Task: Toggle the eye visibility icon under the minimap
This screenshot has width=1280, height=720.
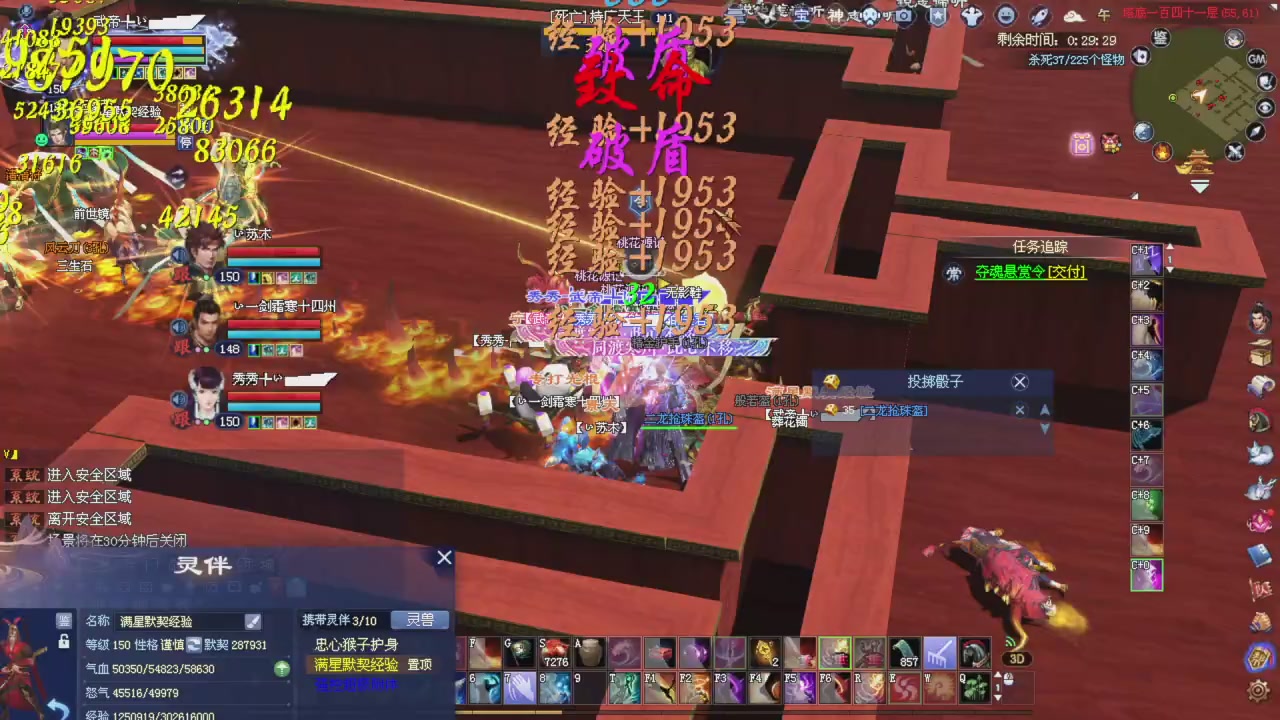Action: 1264,106
